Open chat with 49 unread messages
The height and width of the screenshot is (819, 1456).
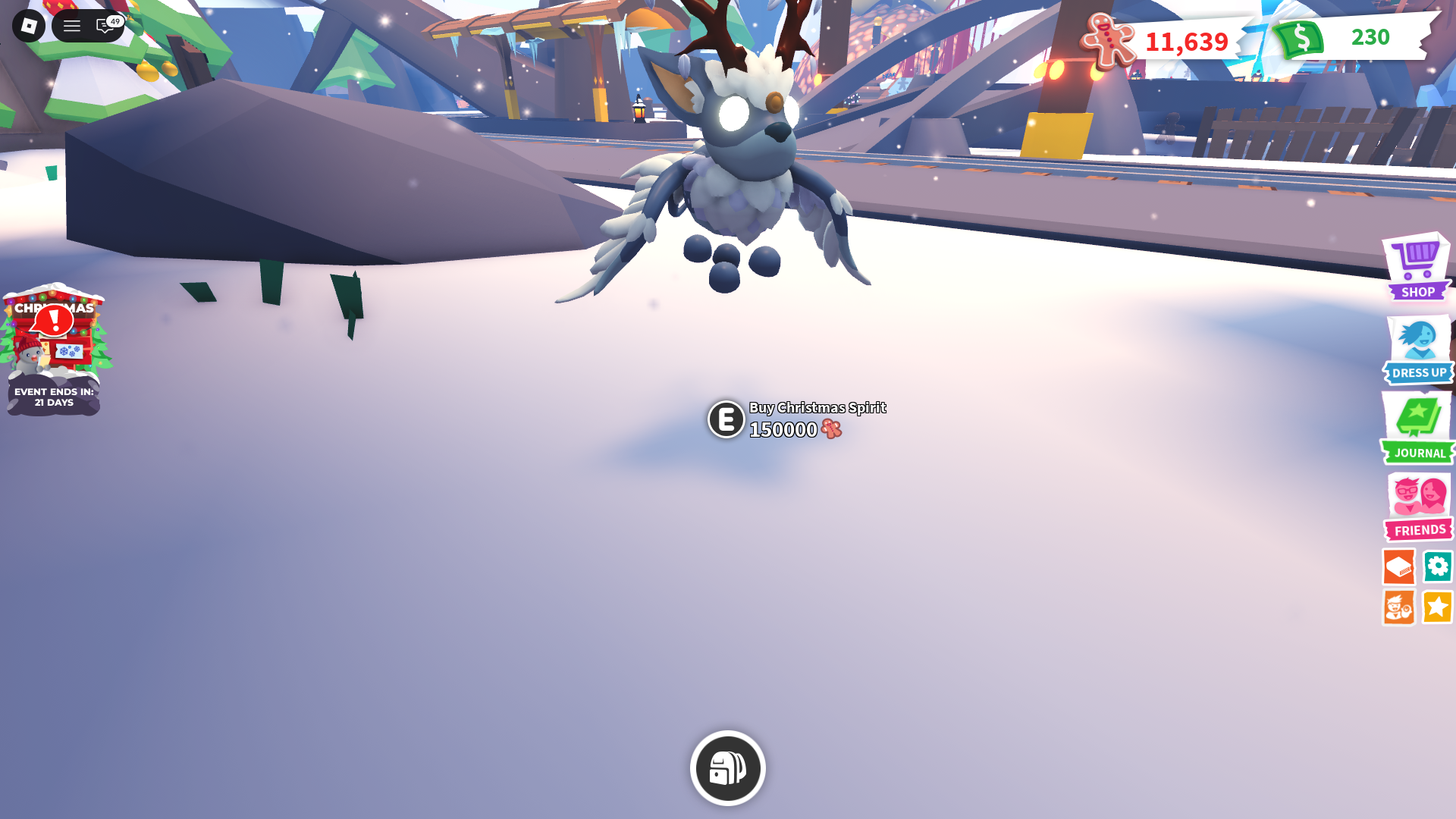(104, 25)
